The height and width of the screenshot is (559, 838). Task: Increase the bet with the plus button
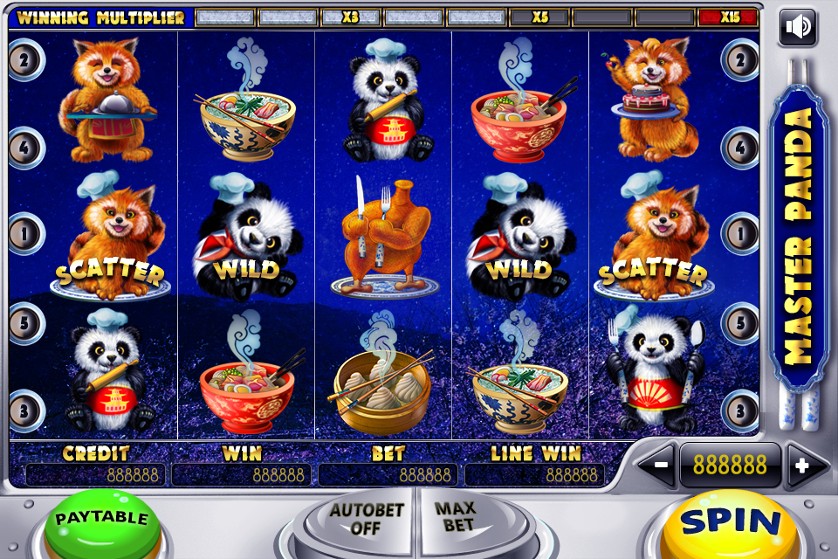pos(800,465)
